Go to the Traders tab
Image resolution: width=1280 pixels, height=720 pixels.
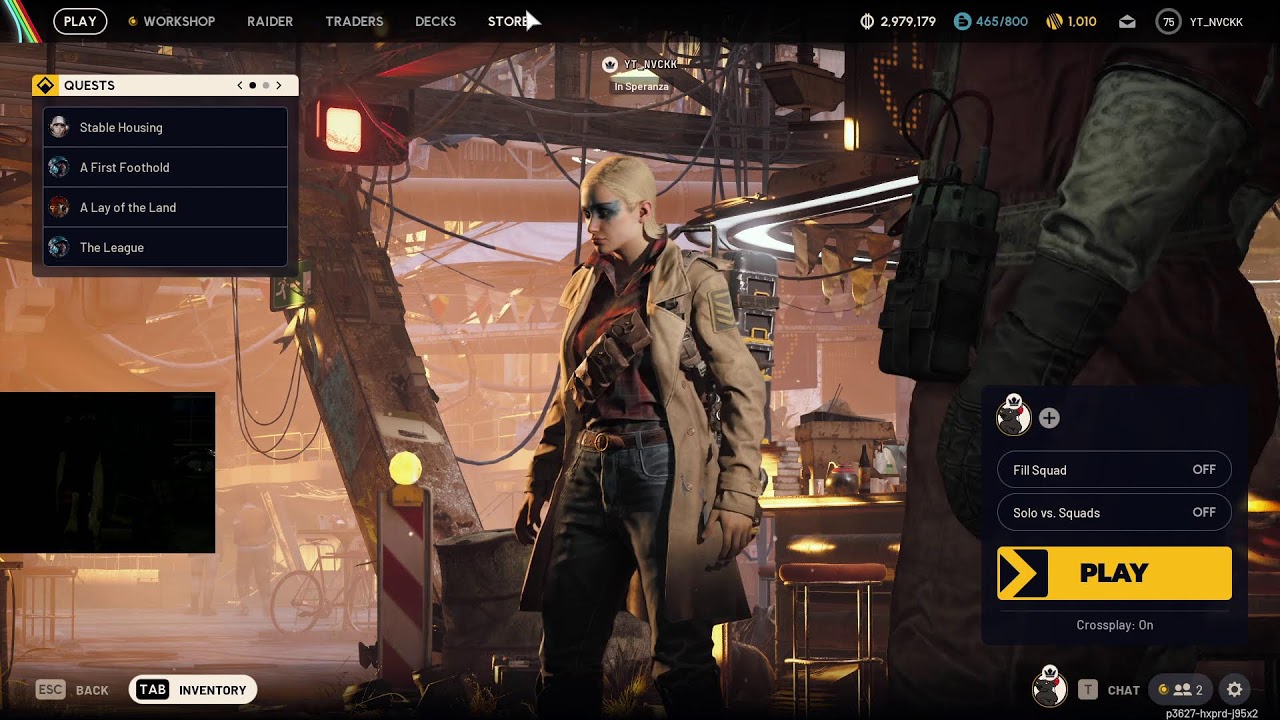(354, 21)
